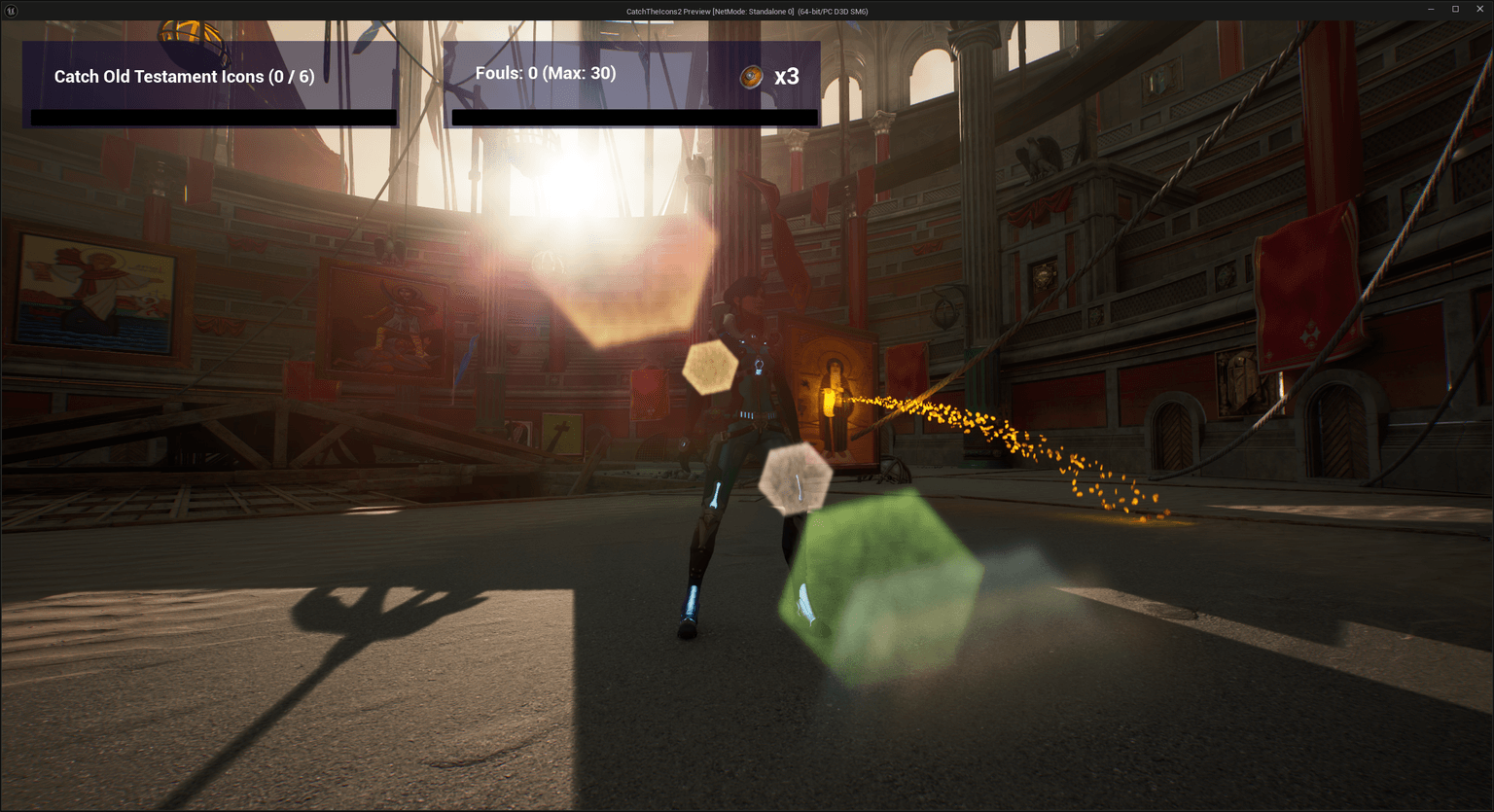The width and height of the screenshot is (1494, 812).
Task: Click the CatchTheIcons2 Preview title bar text
Action: [x=746, y=11]
